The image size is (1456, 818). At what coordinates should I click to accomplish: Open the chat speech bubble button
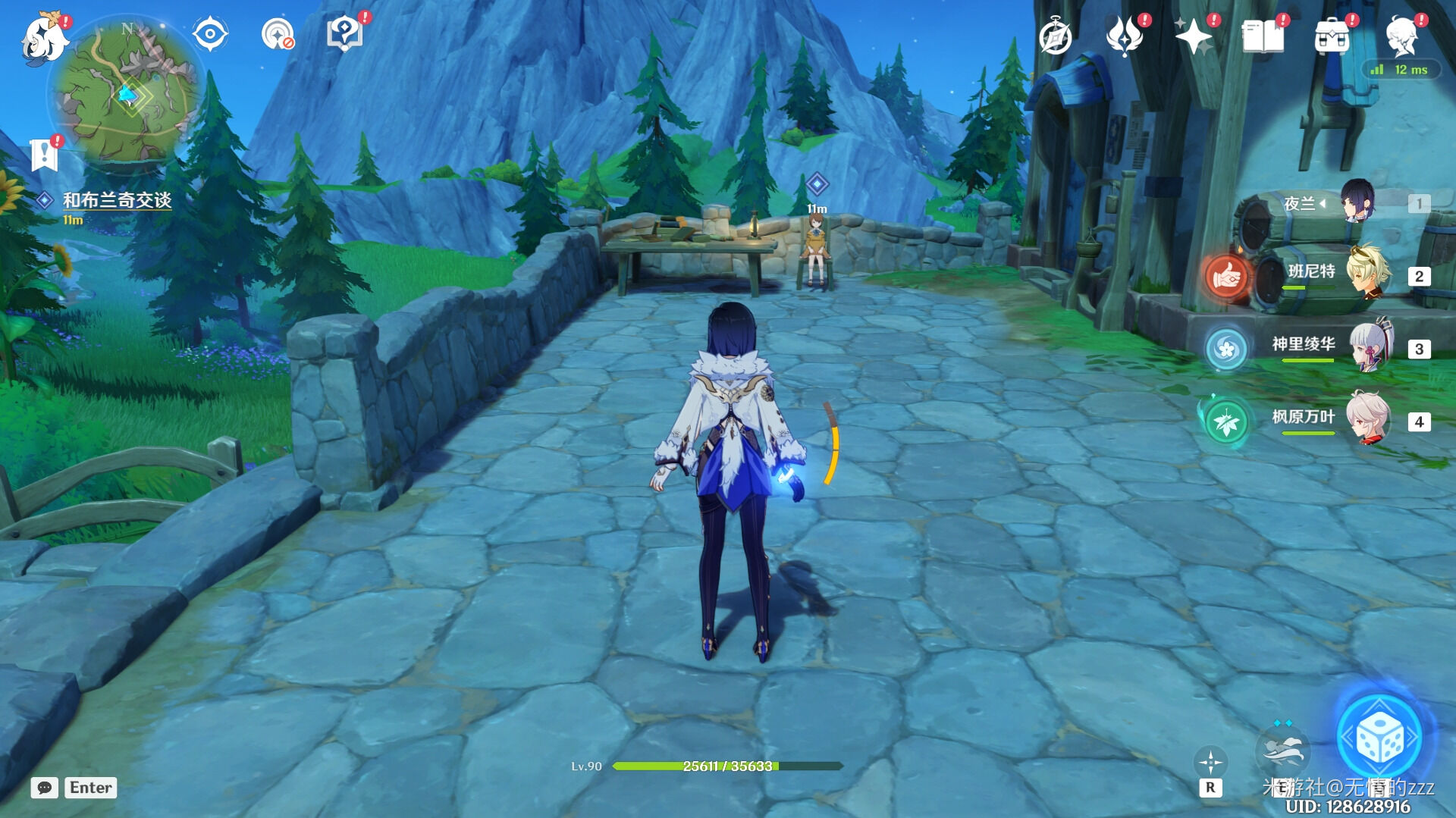tap(44, 788)
